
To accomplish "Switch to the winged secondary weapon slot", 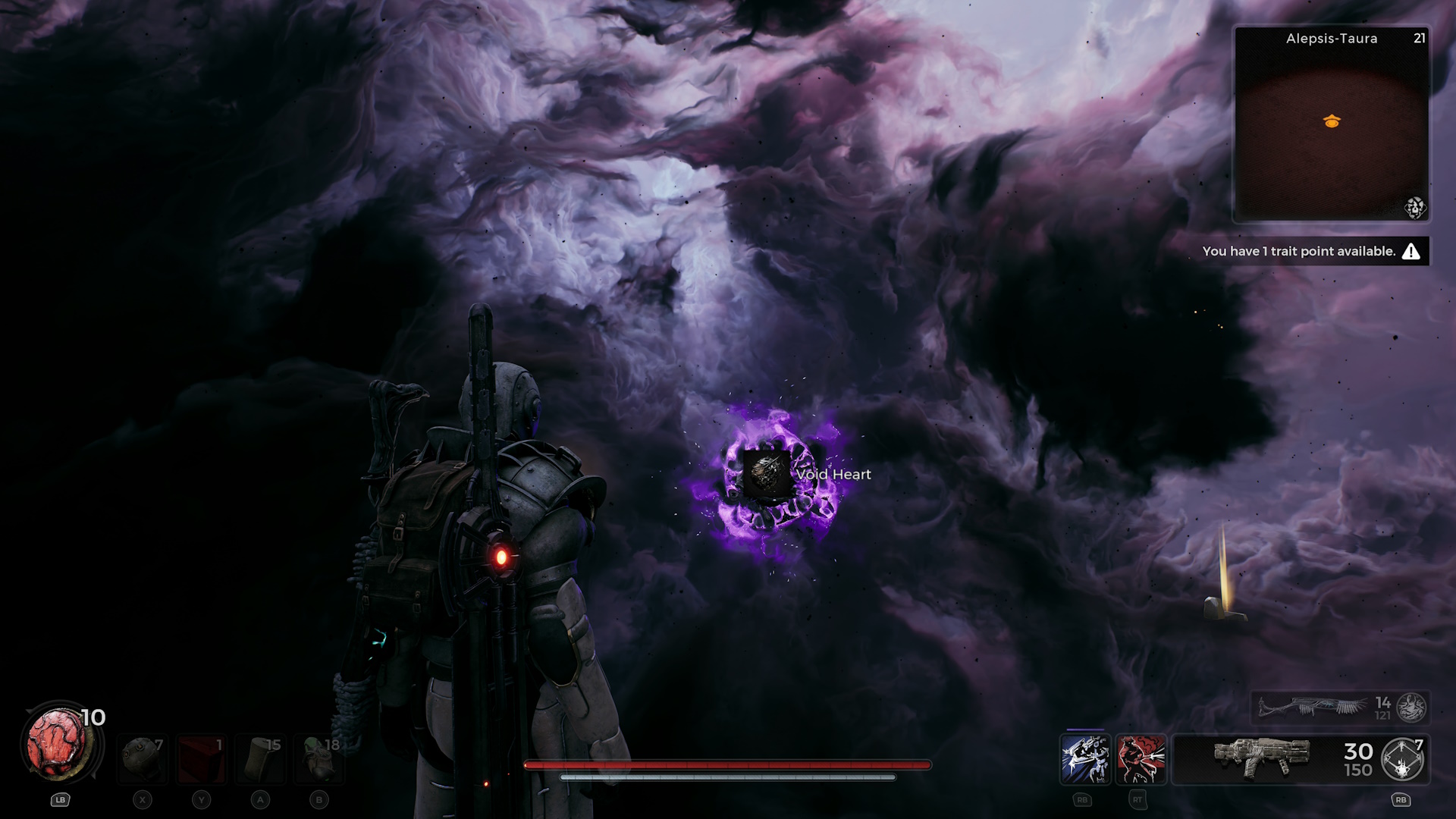I will pos(1313,707).
